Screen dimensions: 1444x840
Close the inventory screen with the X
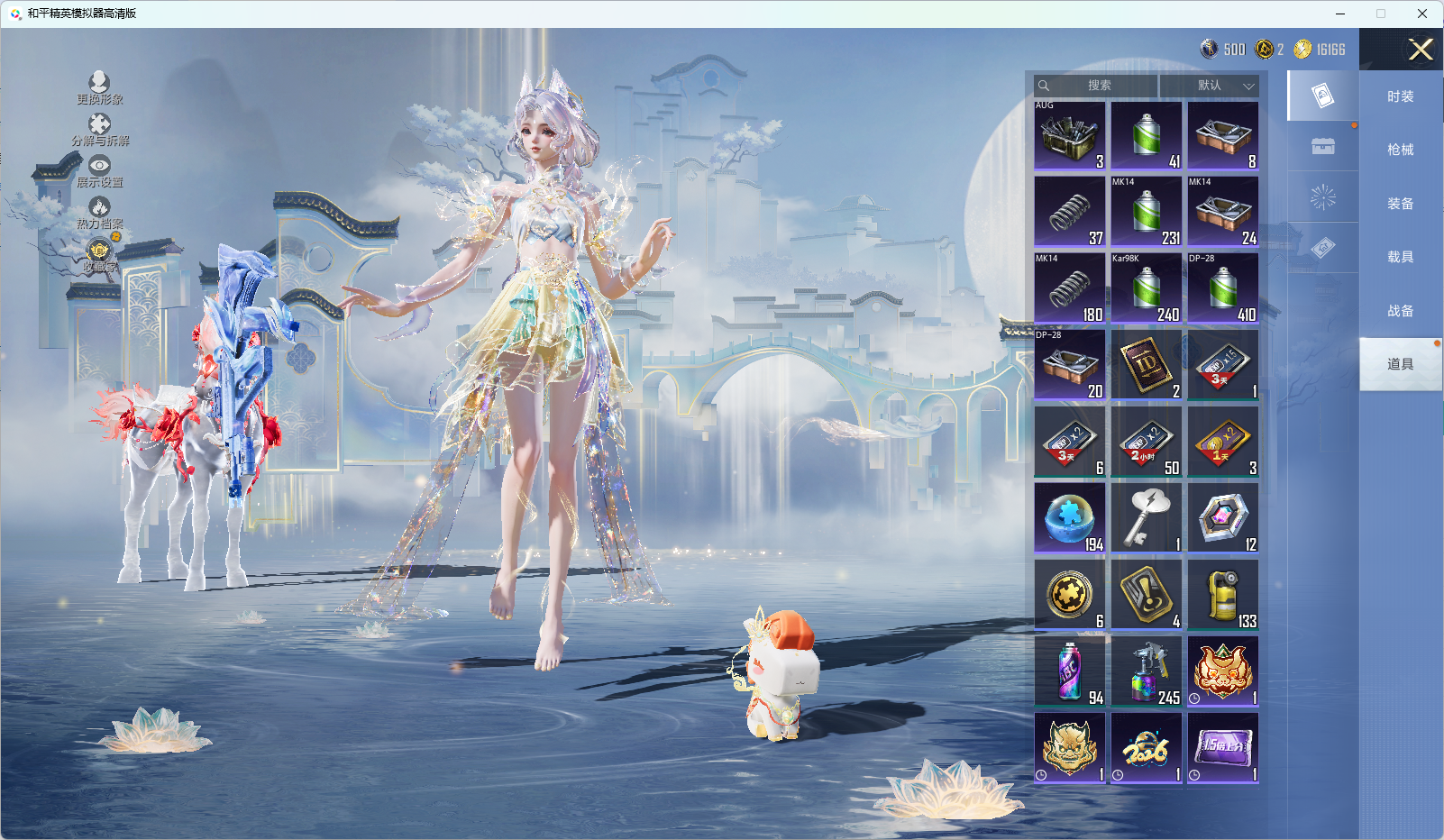pos(1421,50)
